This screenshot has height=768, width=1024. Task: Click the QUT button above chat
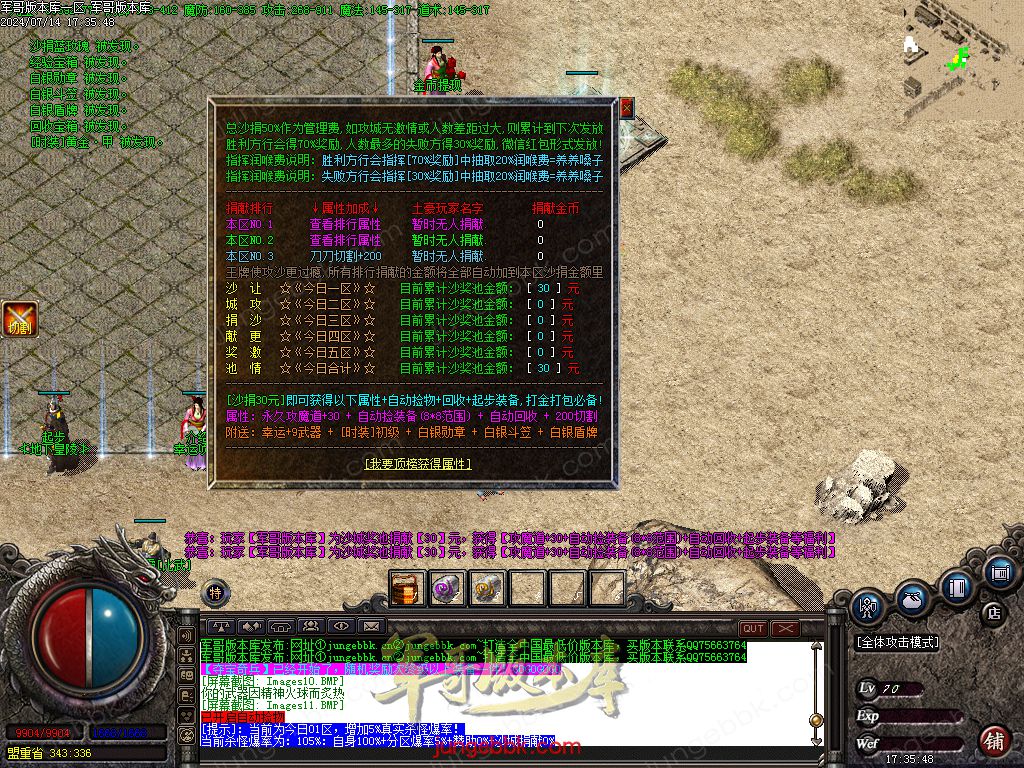(753, 628)
